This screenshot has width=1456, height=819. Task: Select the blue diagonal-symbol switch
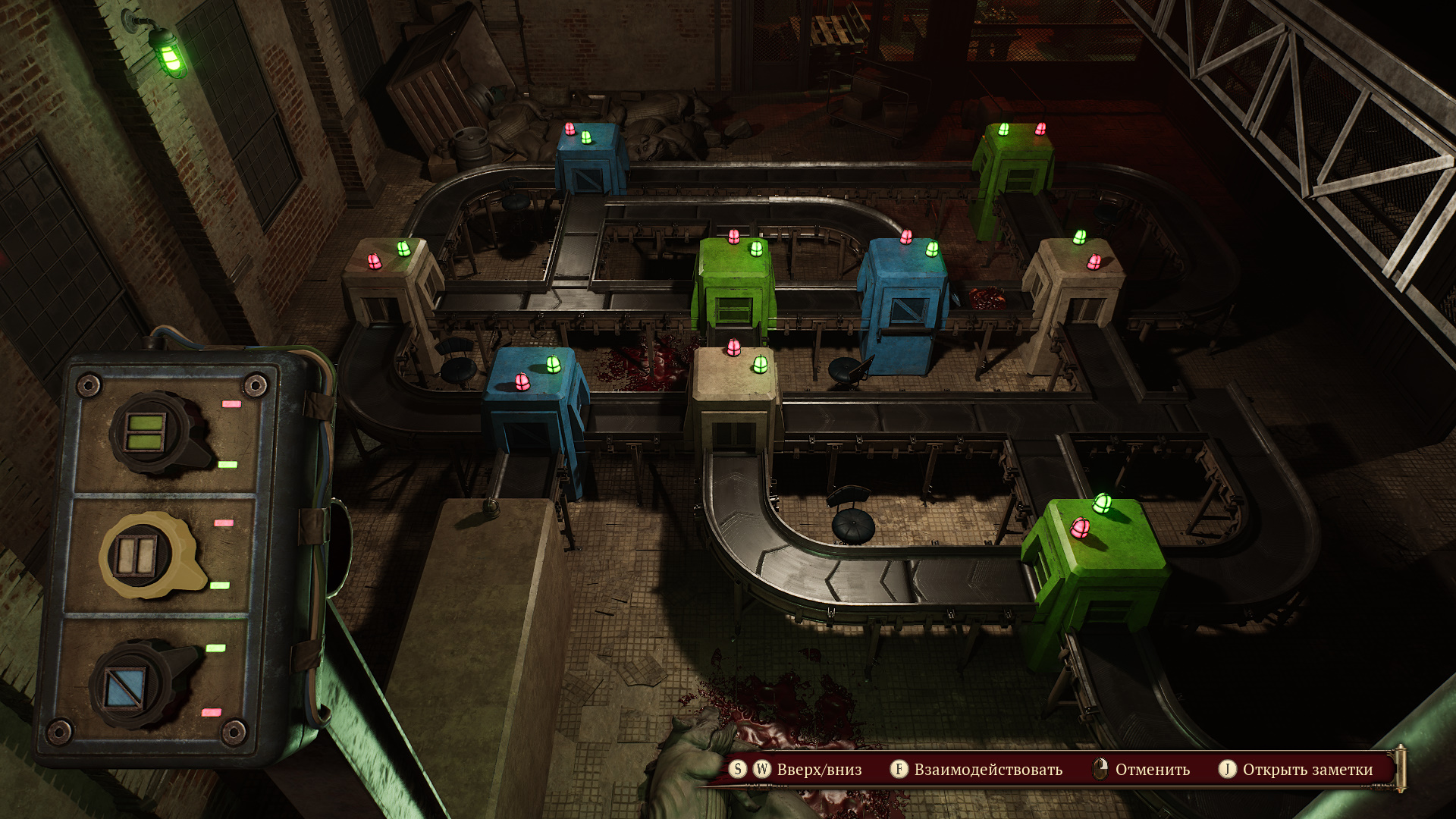127,686
